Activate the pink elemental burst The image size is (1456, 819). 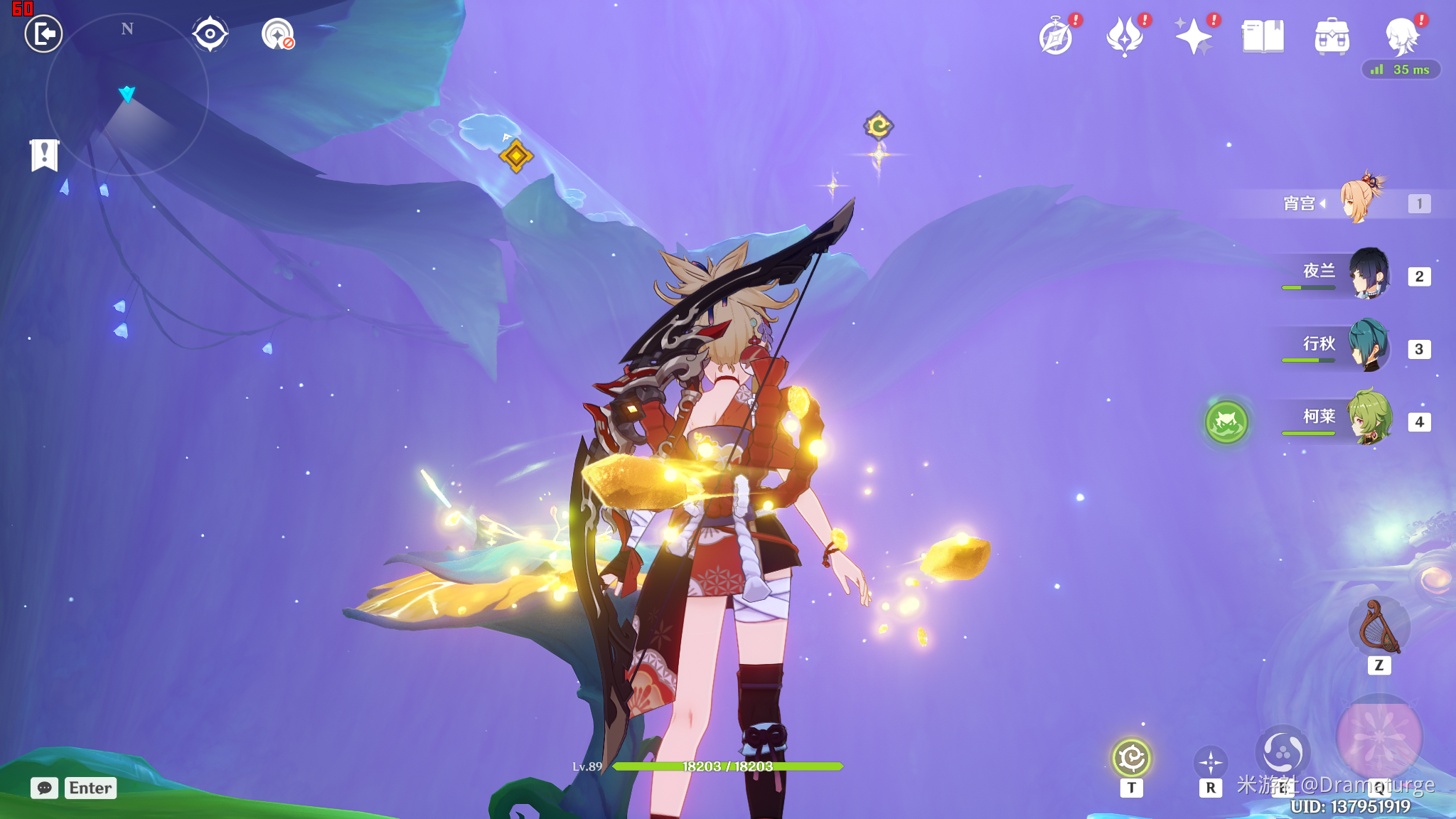click(x=1379, y=736)
